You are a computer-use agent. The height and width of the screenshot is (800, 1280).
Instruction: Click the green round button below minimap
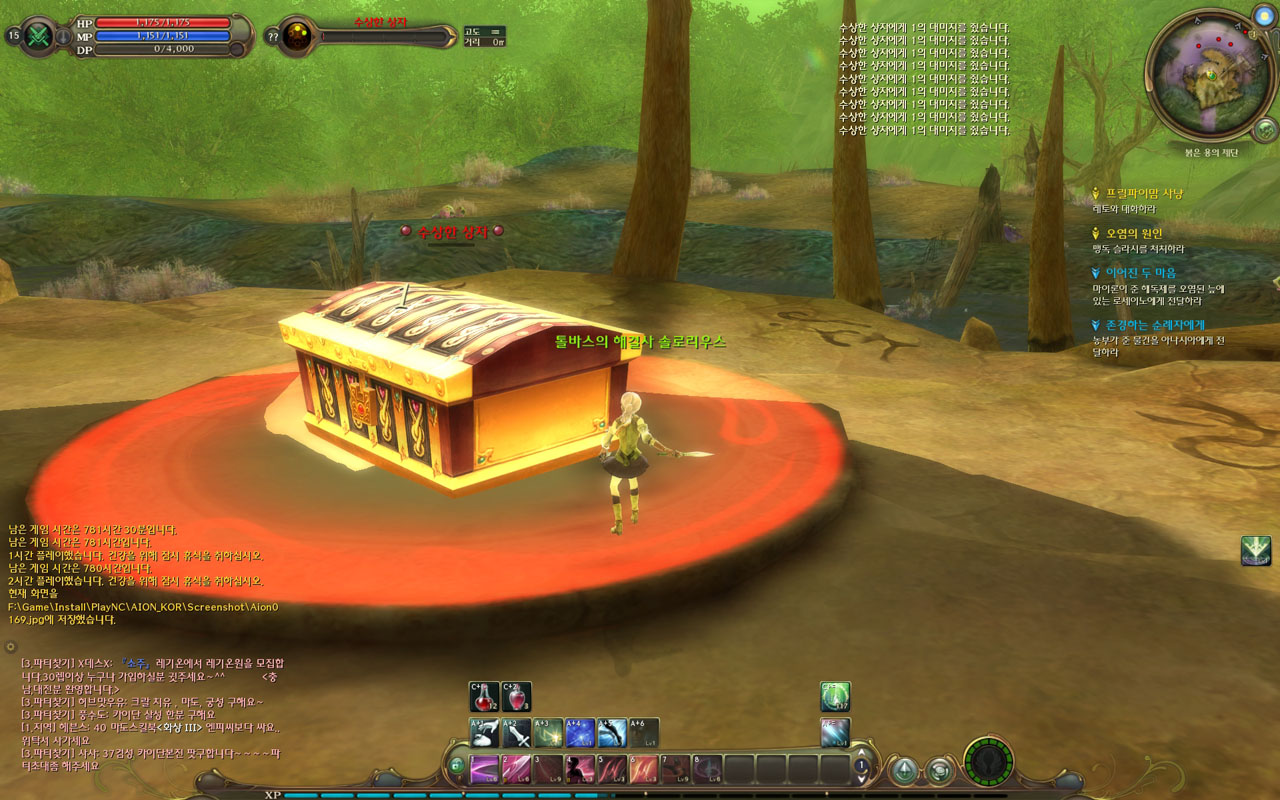tap(1265, 129)
